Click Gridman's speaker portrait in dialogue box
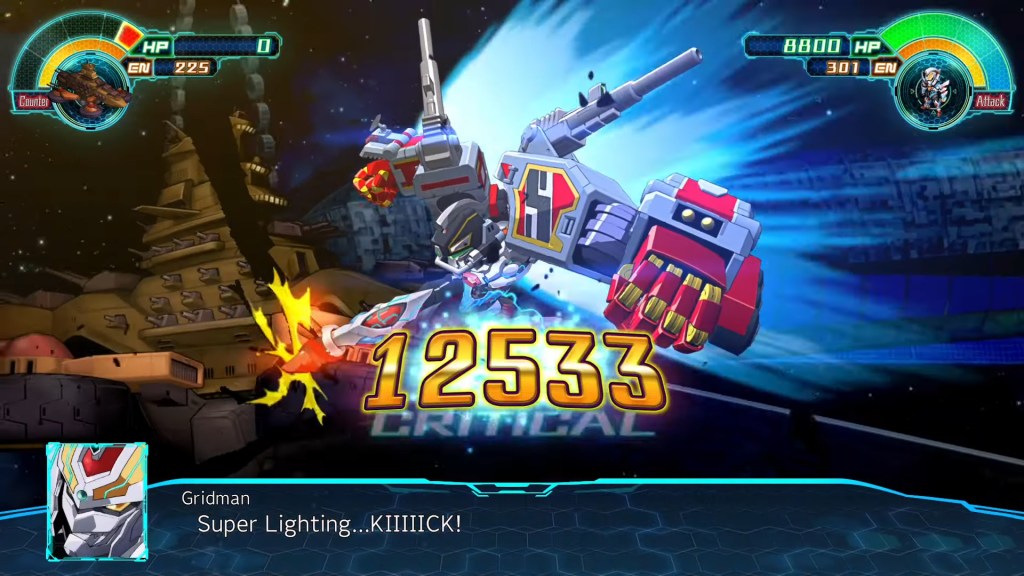1024x576 pixels. point(96,500)
